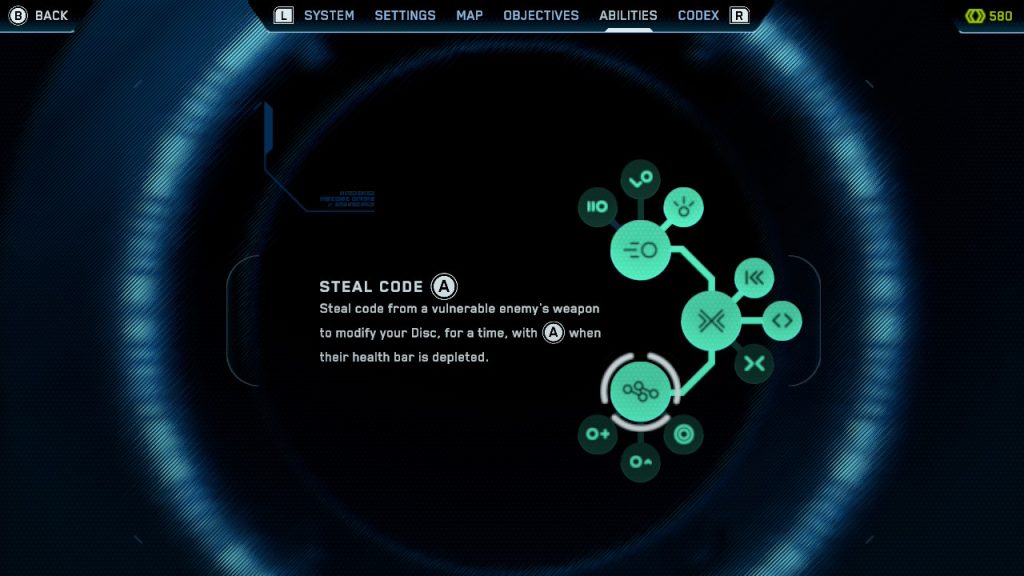This screenshot has width=1024, height=576.
Task: Go back using the Back button
Action: [40, 15]
